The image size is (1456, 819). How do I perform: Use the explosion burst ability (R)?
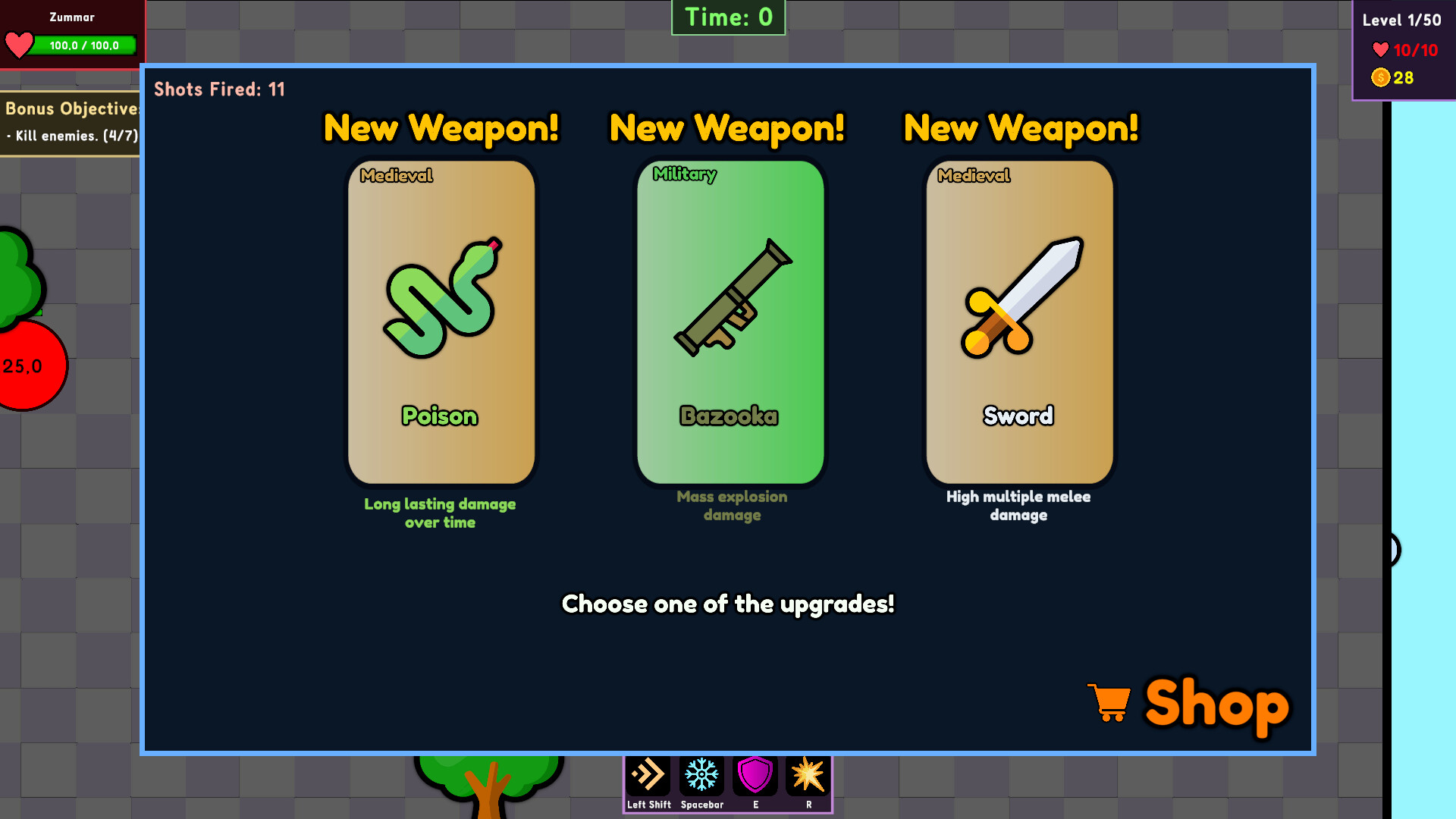tap(808, 773)
